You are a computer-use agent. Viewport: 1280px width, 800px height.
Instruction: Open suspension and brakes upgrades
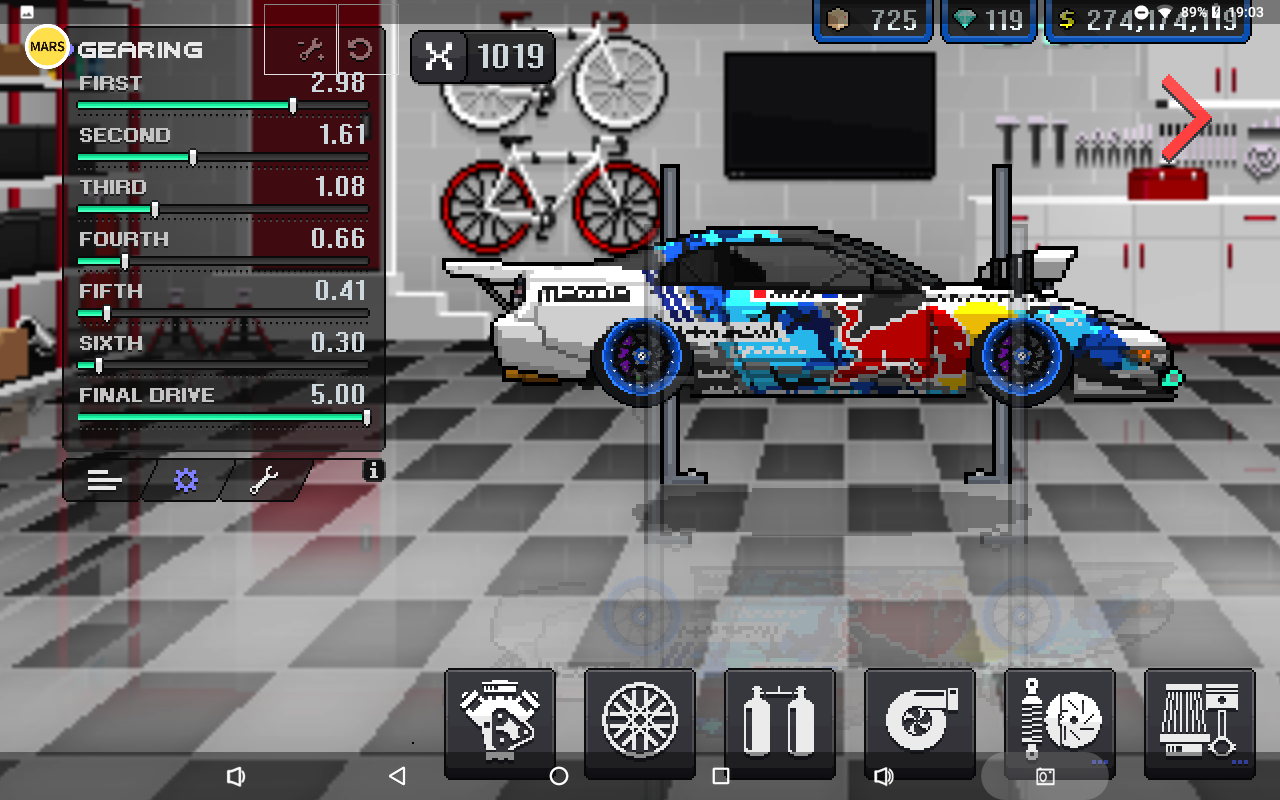tap(1059, 720)
